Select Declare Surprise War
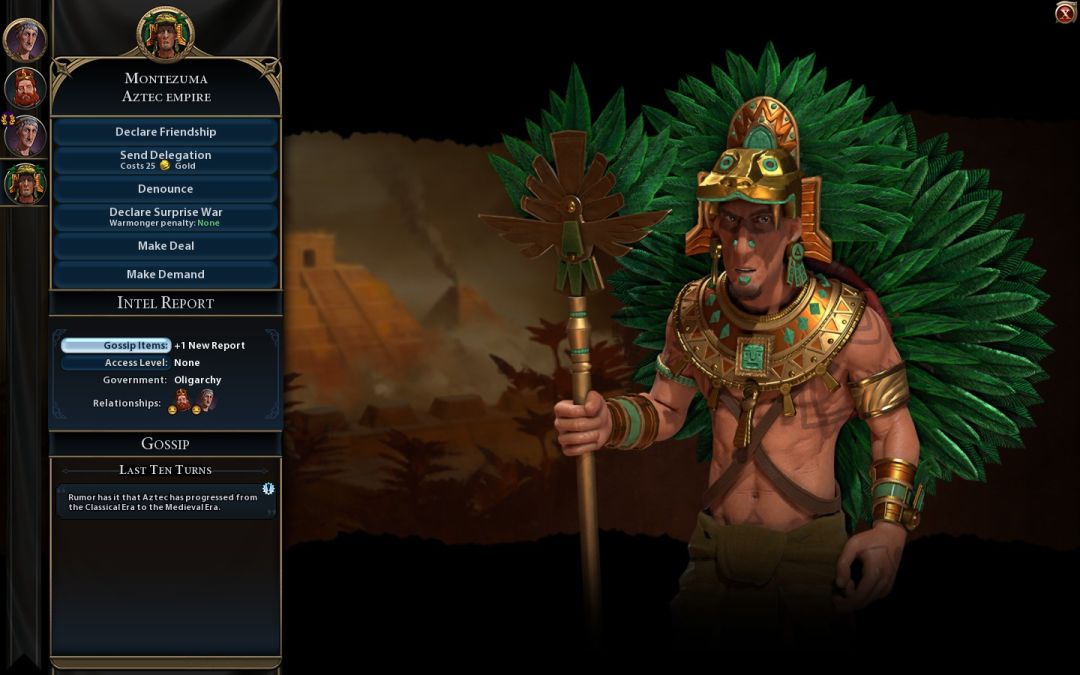 (x=165, y=217)
